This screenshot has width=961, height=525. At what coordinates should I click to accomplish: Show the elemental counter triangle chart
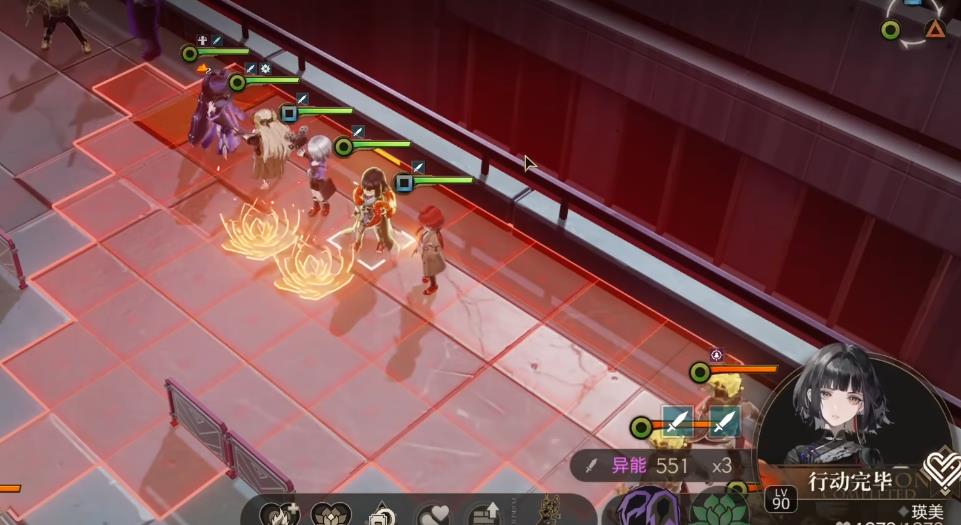click(x=913, y=29)
